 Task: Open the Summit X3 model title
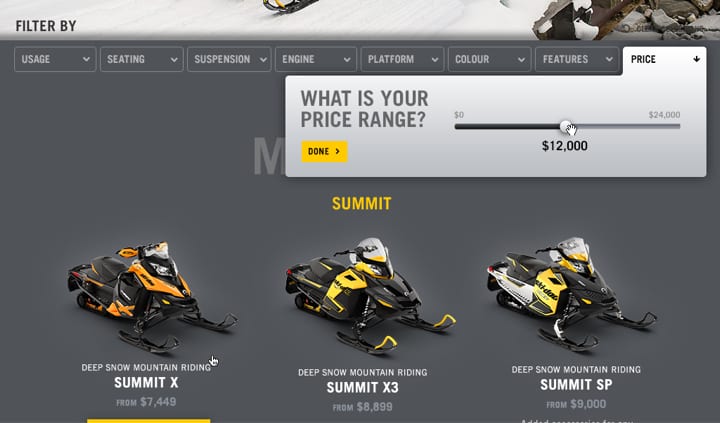[x=362, y=388]
